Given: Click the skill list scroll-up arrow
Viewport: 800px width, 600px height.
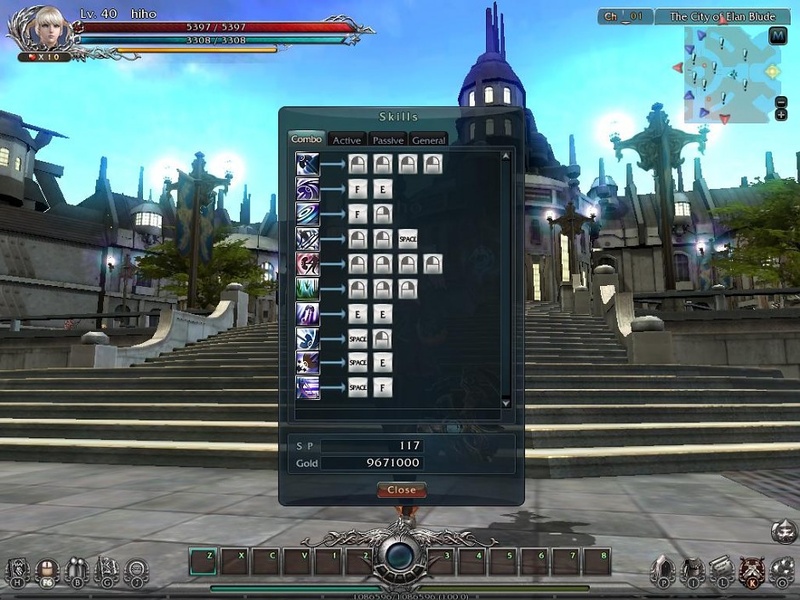Looking at the screenshot, I should tap(506, 155).
